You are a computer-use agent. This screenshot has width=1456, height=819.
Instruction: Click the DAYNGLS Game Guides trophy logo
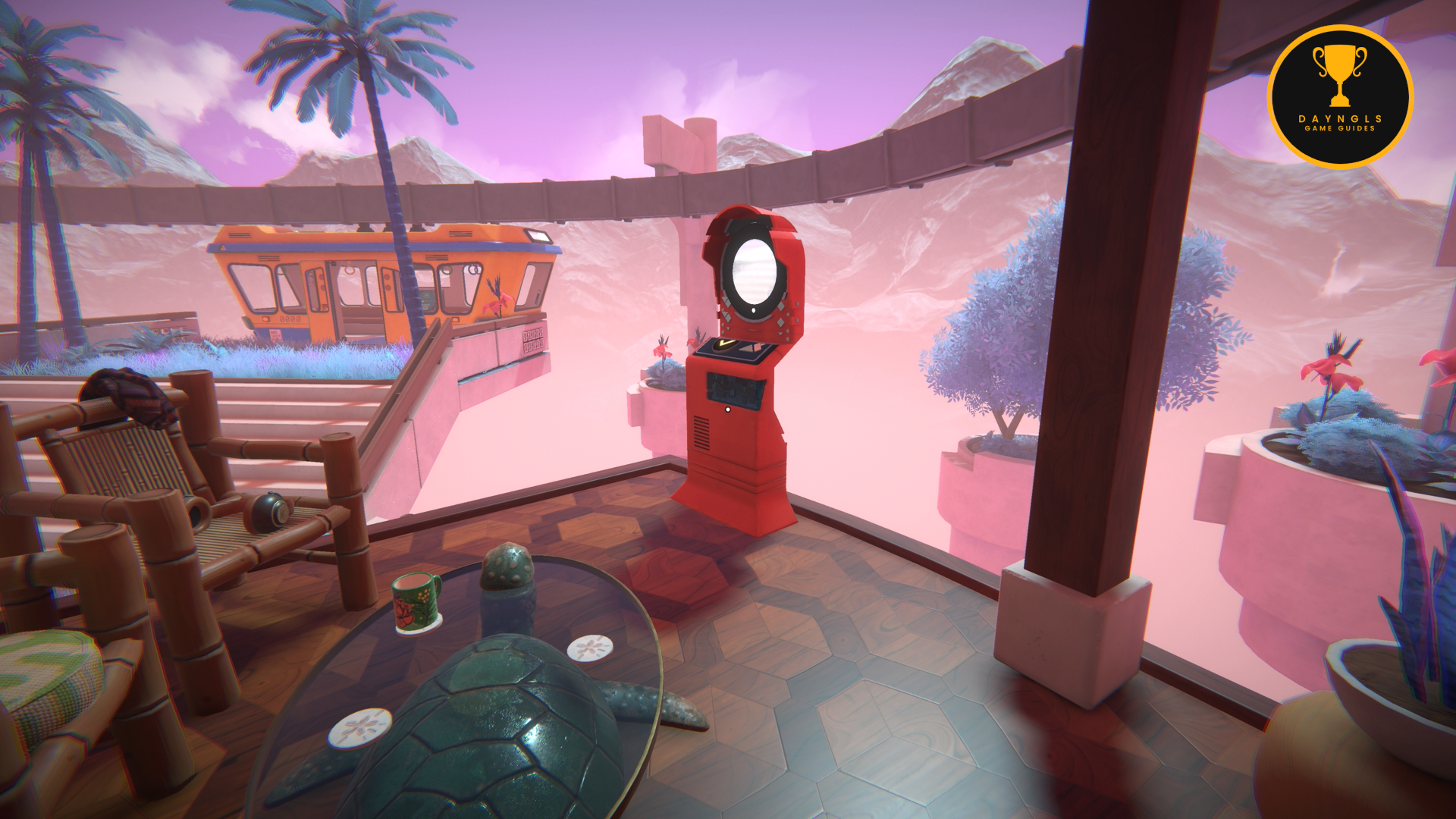[1340, 96]
